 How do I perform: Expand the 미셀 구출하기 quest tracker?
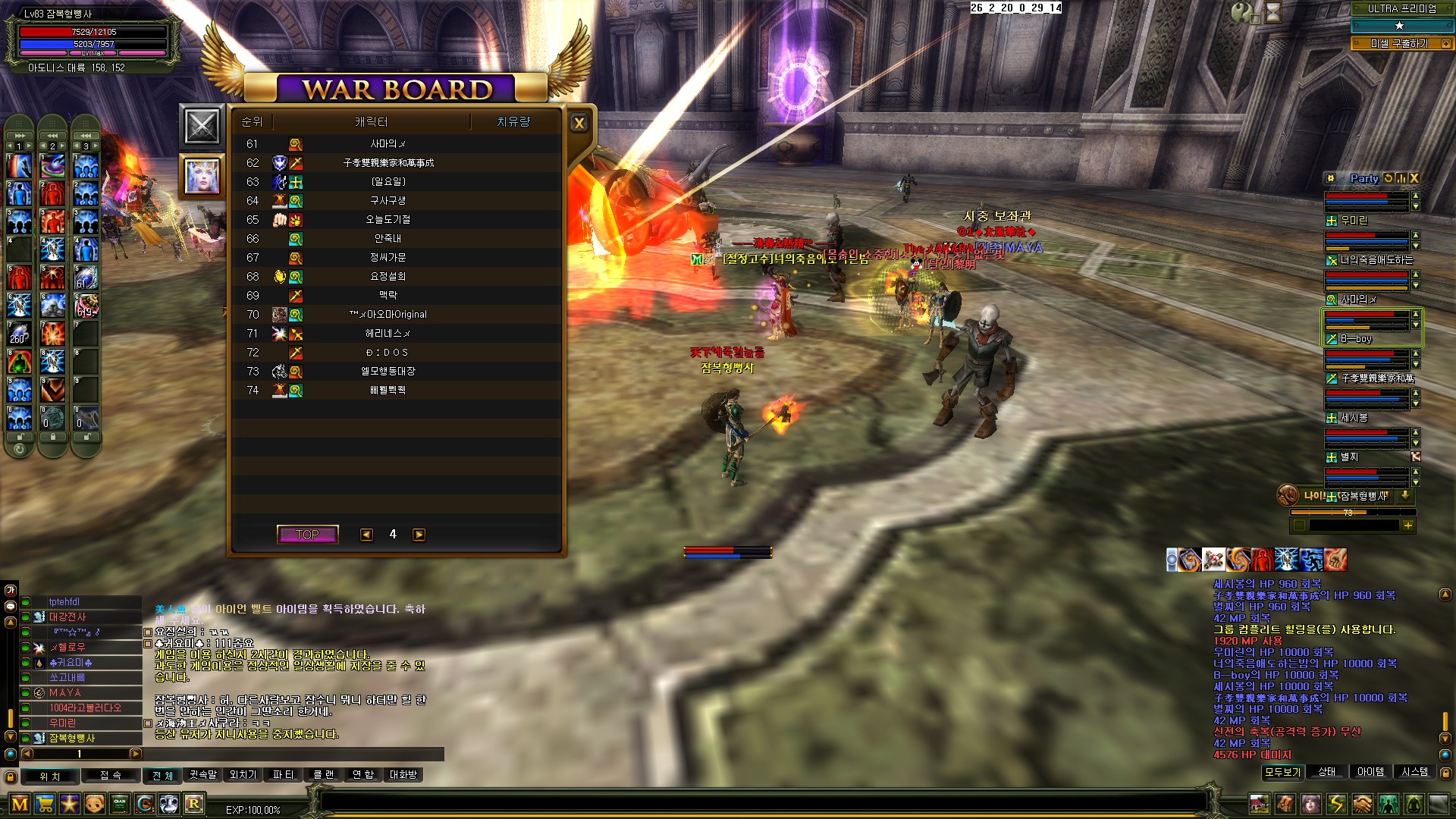pyautogui.click(x=1445, y=44)
